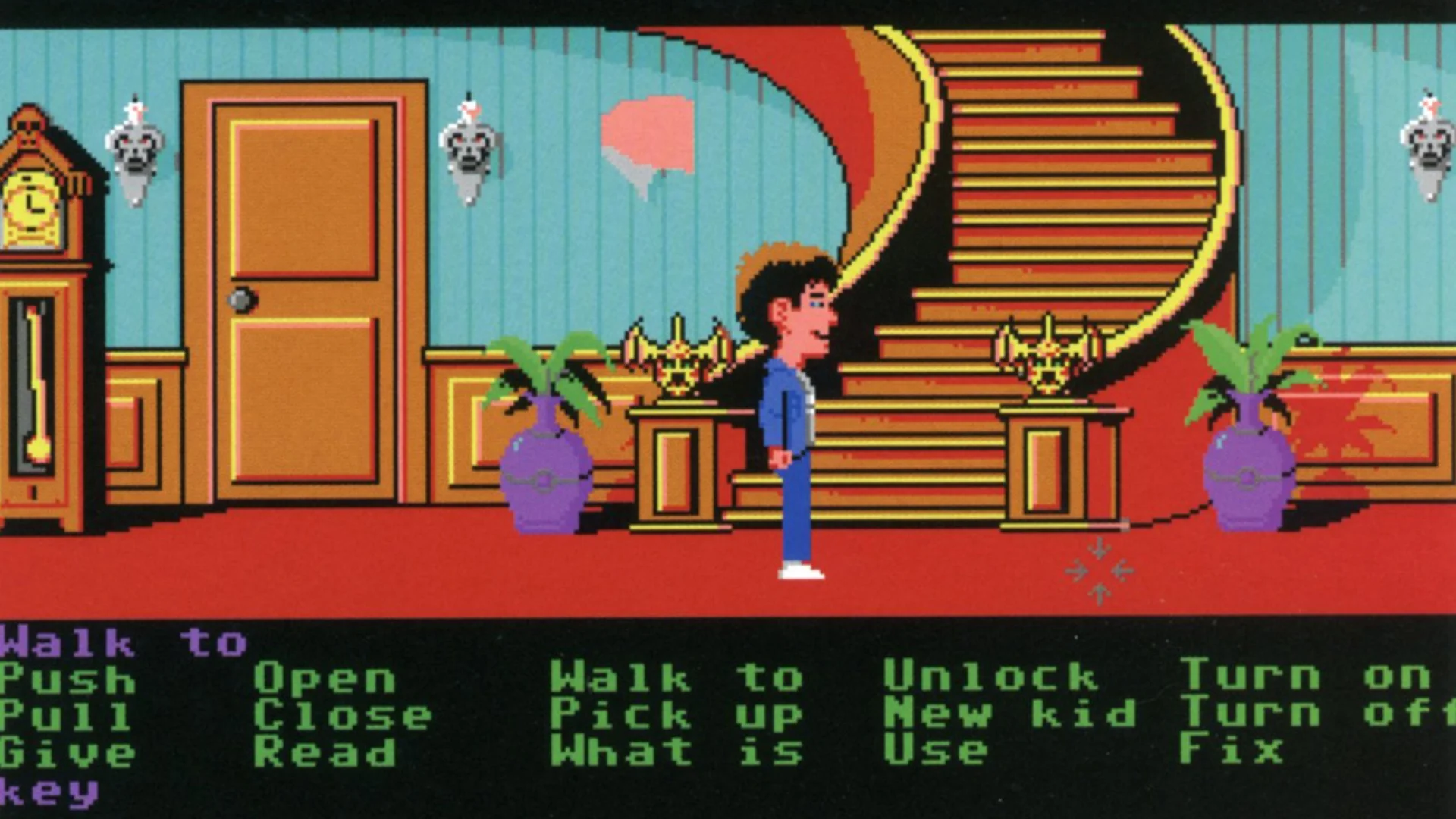Activate the Read verb
The height and width of the screenshot is (819, 1456).
tap(325, 752)
